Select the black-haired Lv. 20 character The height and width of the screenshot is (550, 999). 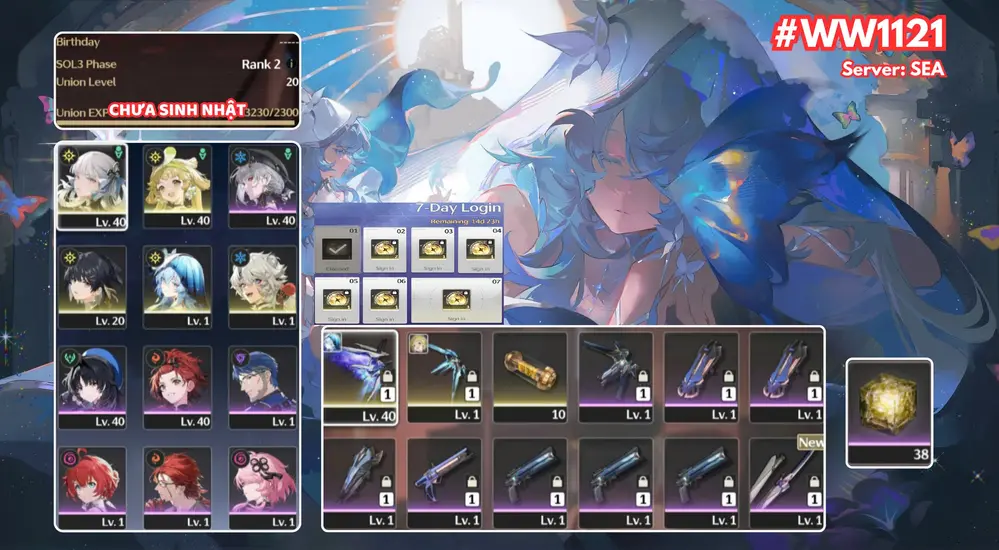pyautogui.click(x=91, y=285)
